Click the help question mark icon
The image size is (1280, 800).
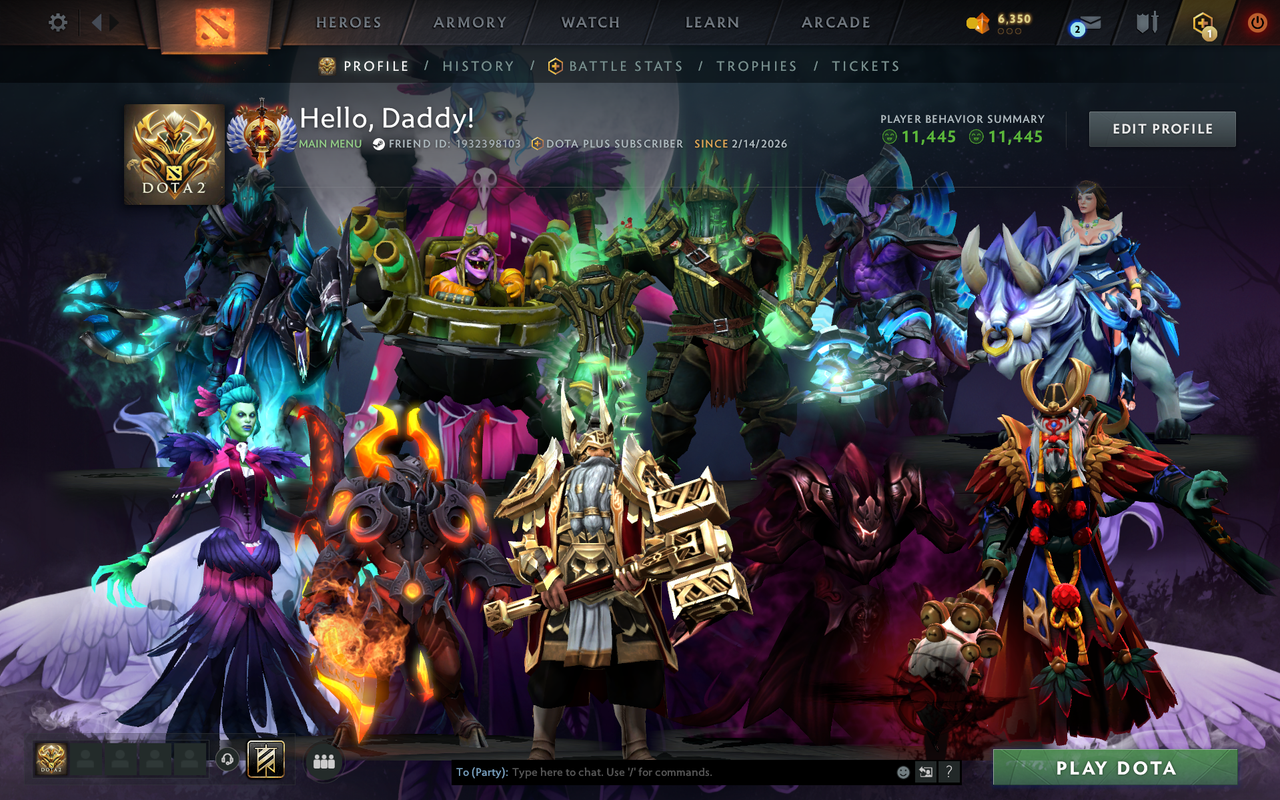coord(949,772)
